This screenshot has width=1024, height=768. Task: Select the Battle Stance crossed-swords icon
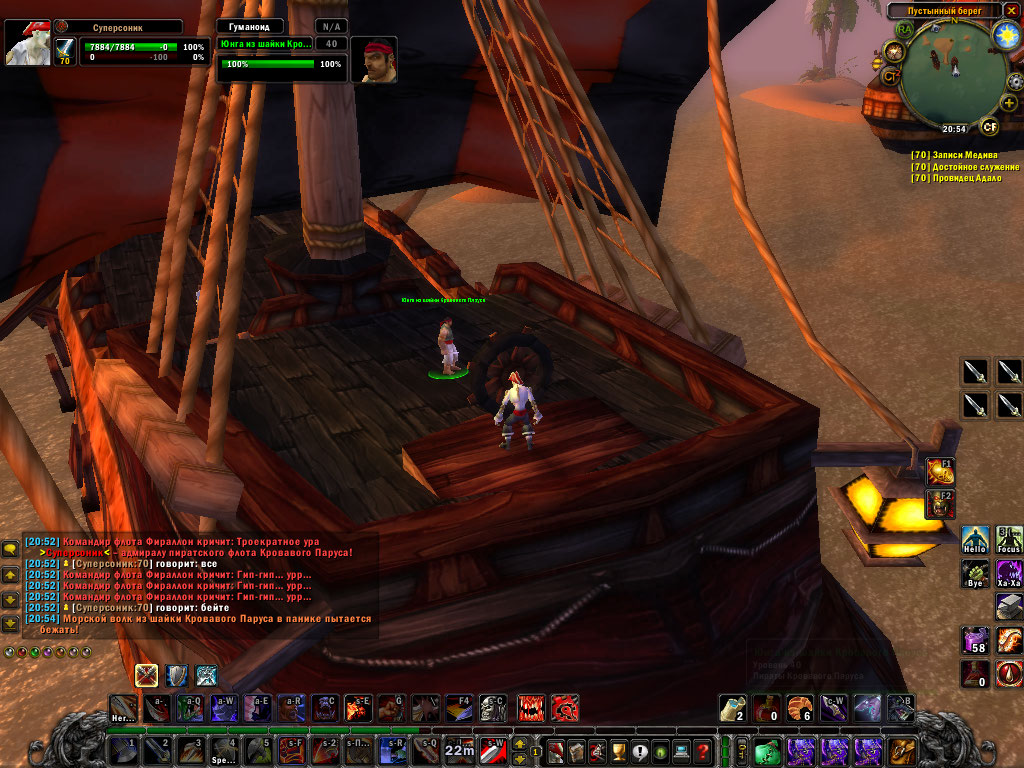(x=147, y=676)
